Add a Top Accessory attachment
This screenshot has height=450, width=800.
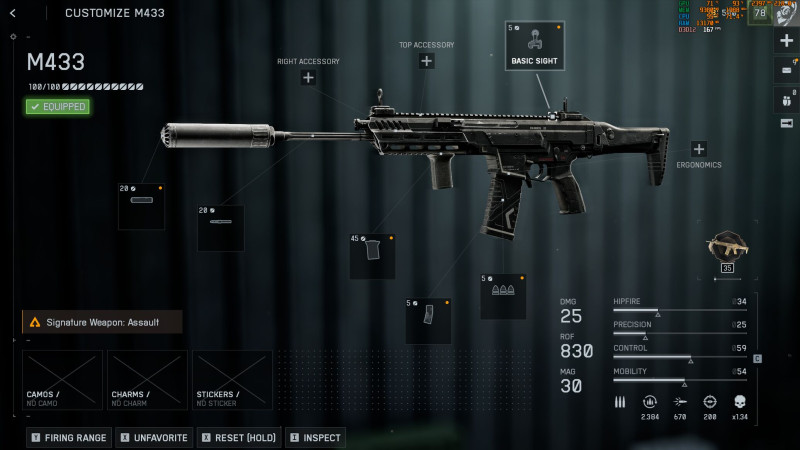(x=427, y=61)
